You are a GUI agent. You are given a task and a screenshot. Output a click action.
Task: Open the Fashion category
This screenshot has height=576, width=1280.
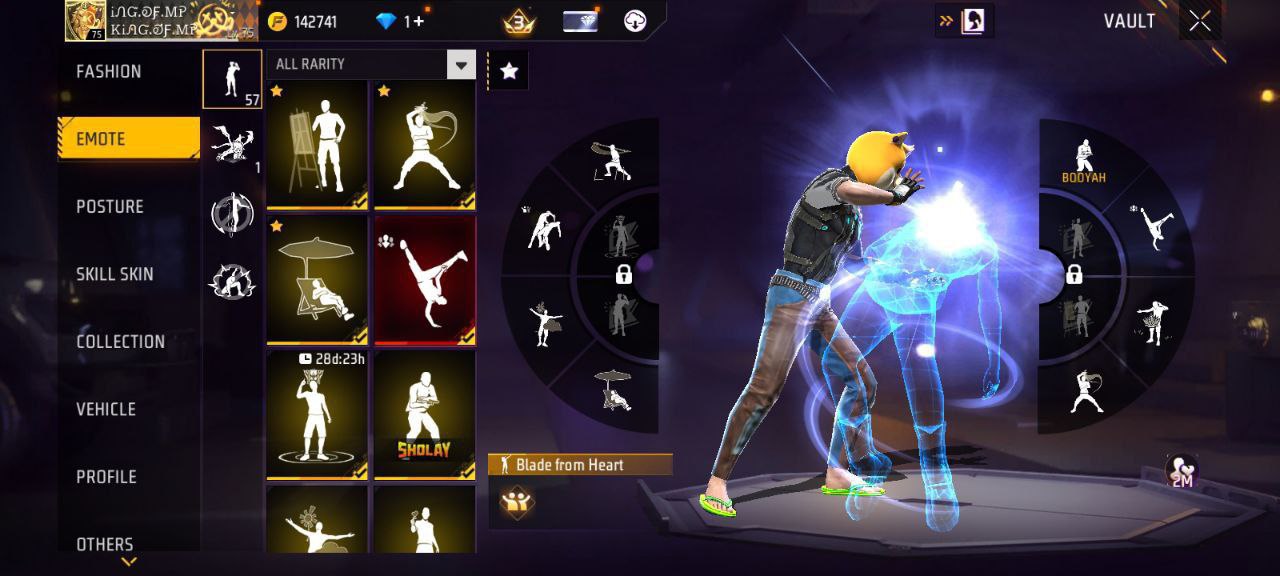pos(109,72)
